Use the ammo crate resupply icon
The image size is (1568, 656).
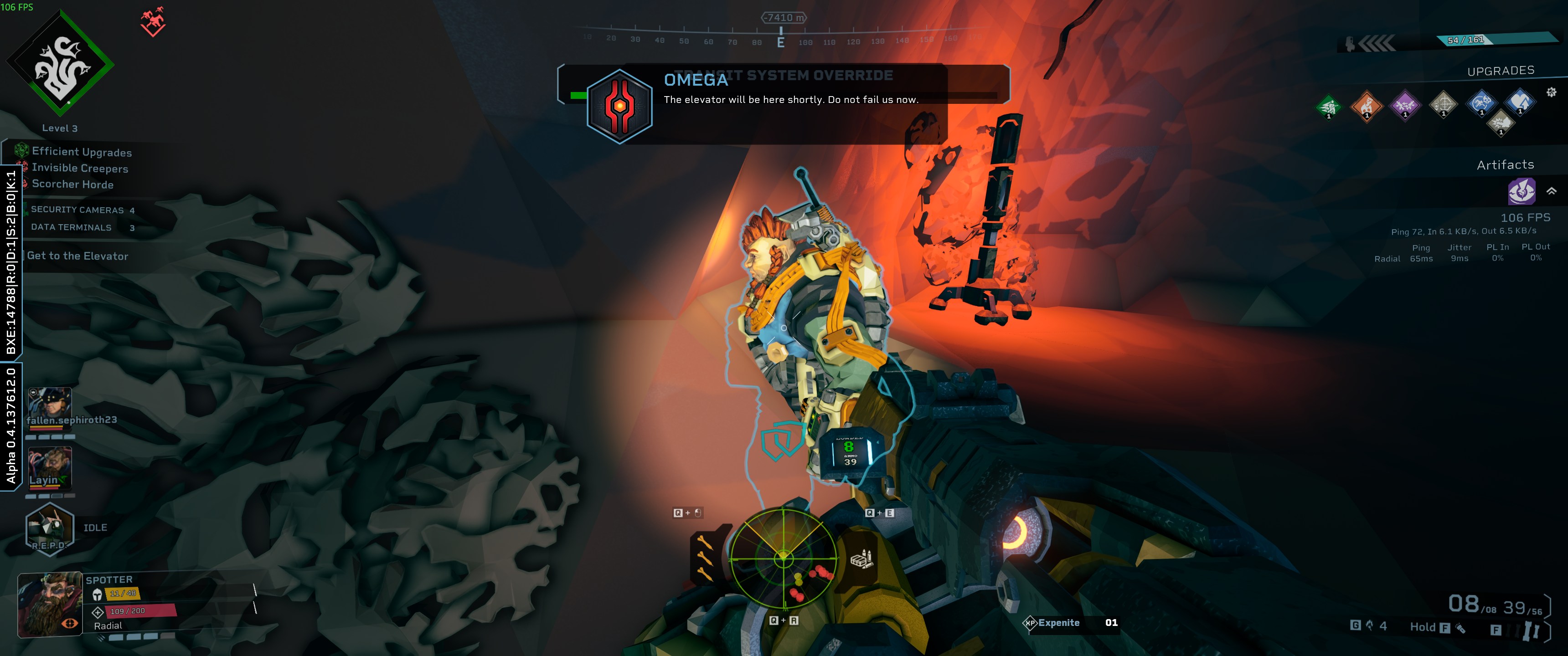coord(861,559)
